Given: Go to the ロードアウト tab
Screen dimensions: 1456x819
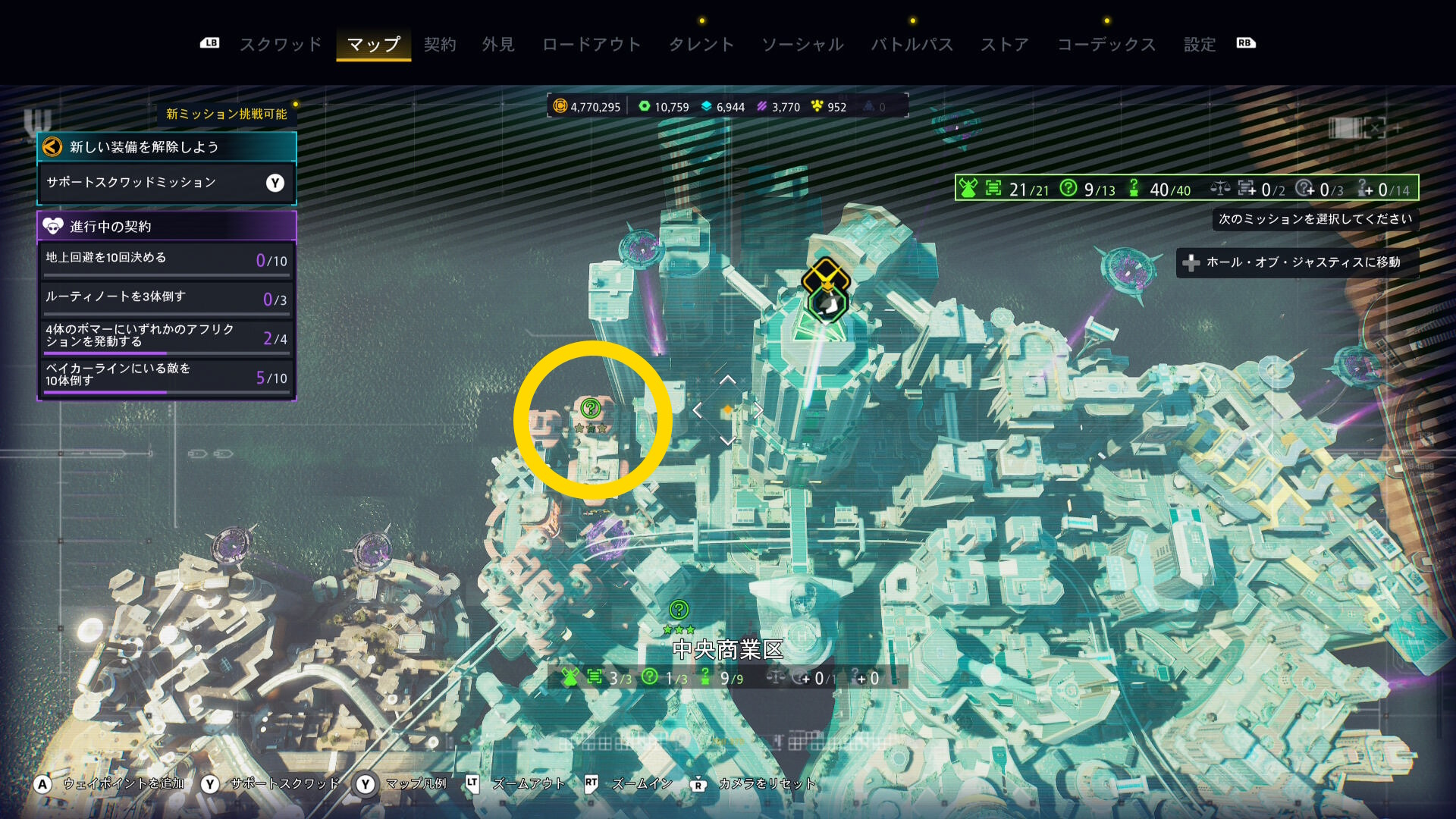Looking at the screenshot, I should [591, 45].
